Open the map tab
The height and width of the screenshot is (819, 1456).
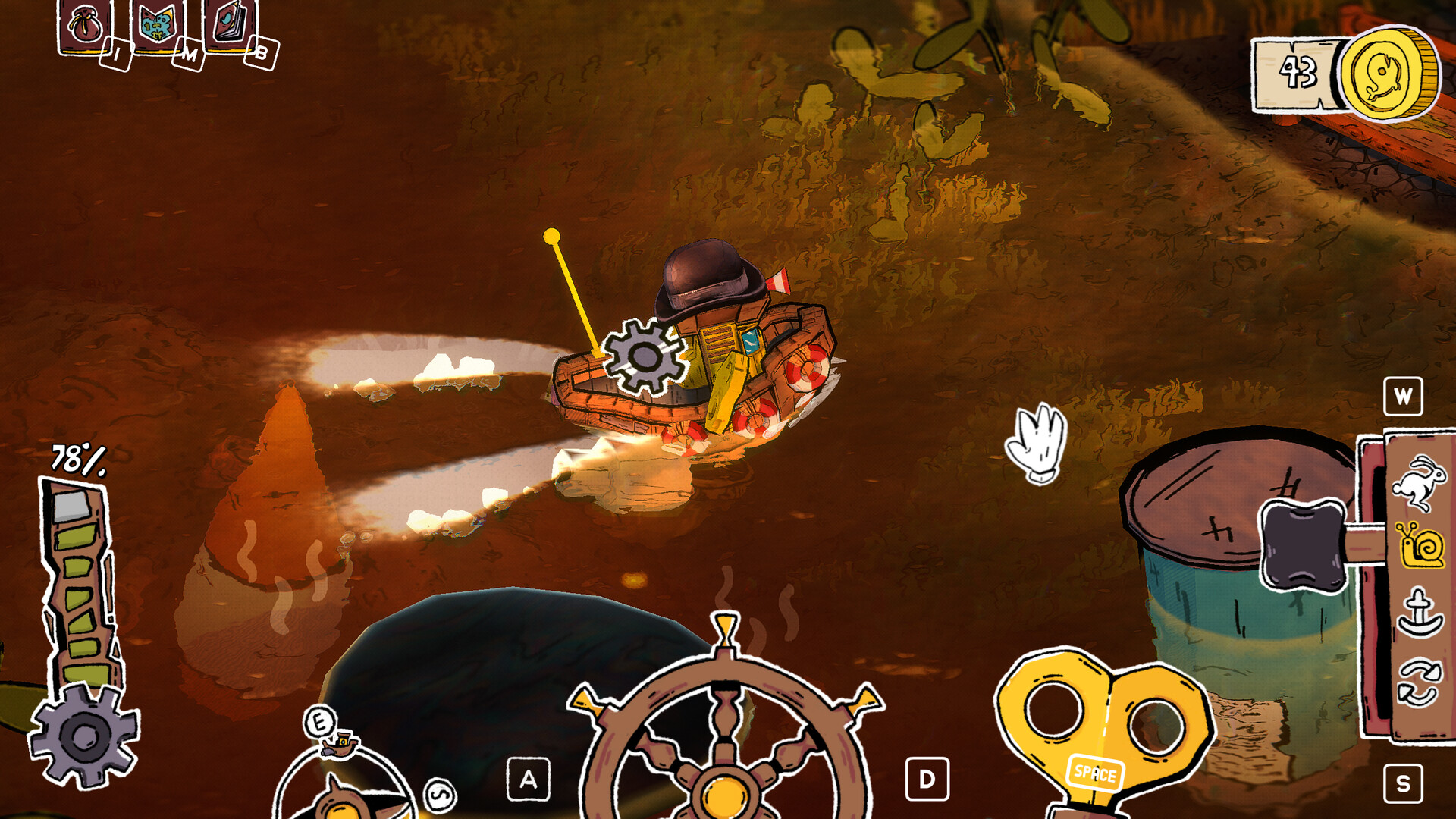[x=157, y=27]
